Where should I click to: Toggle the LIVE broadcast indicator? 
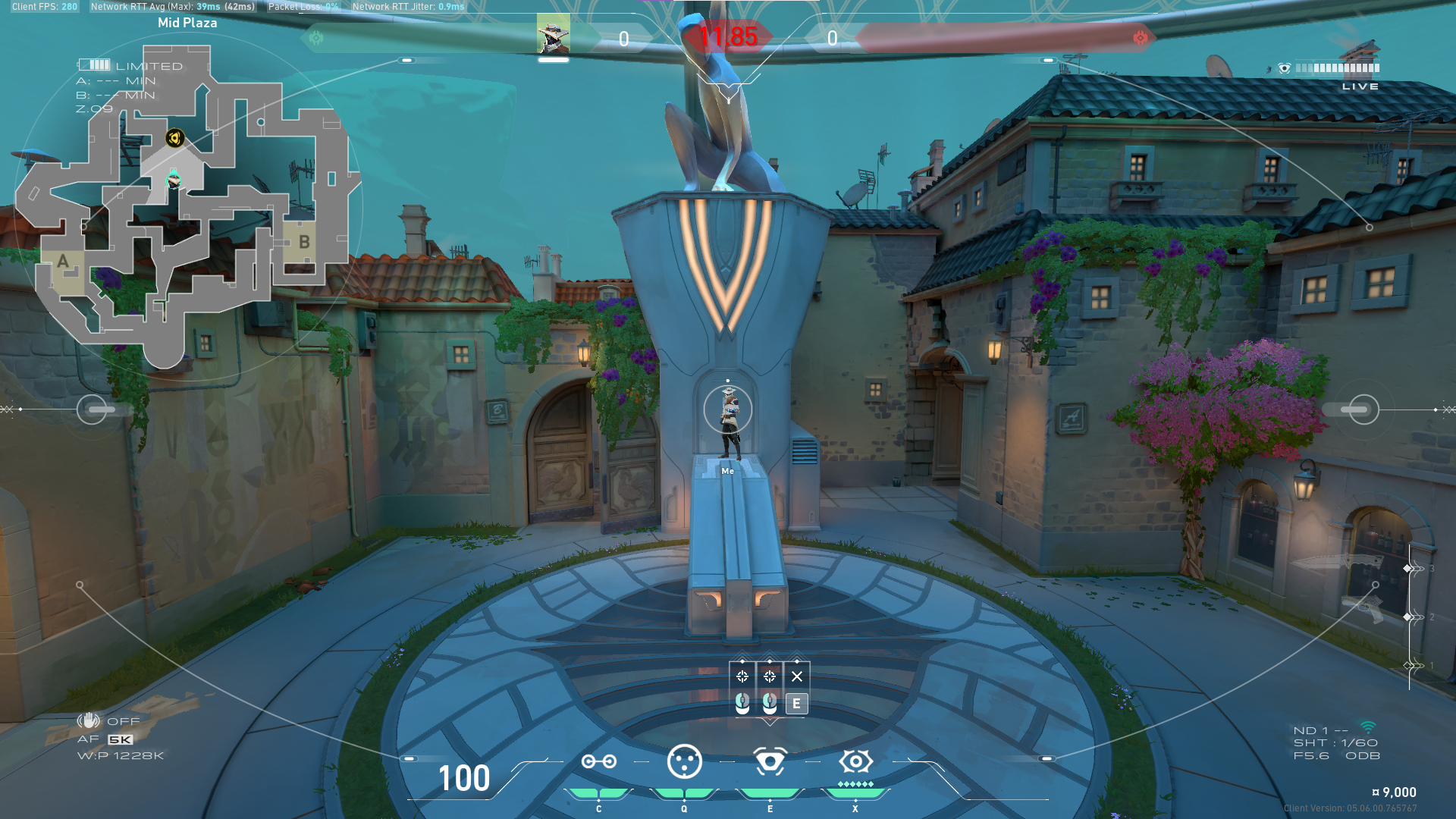click(x=1362, y=86)
